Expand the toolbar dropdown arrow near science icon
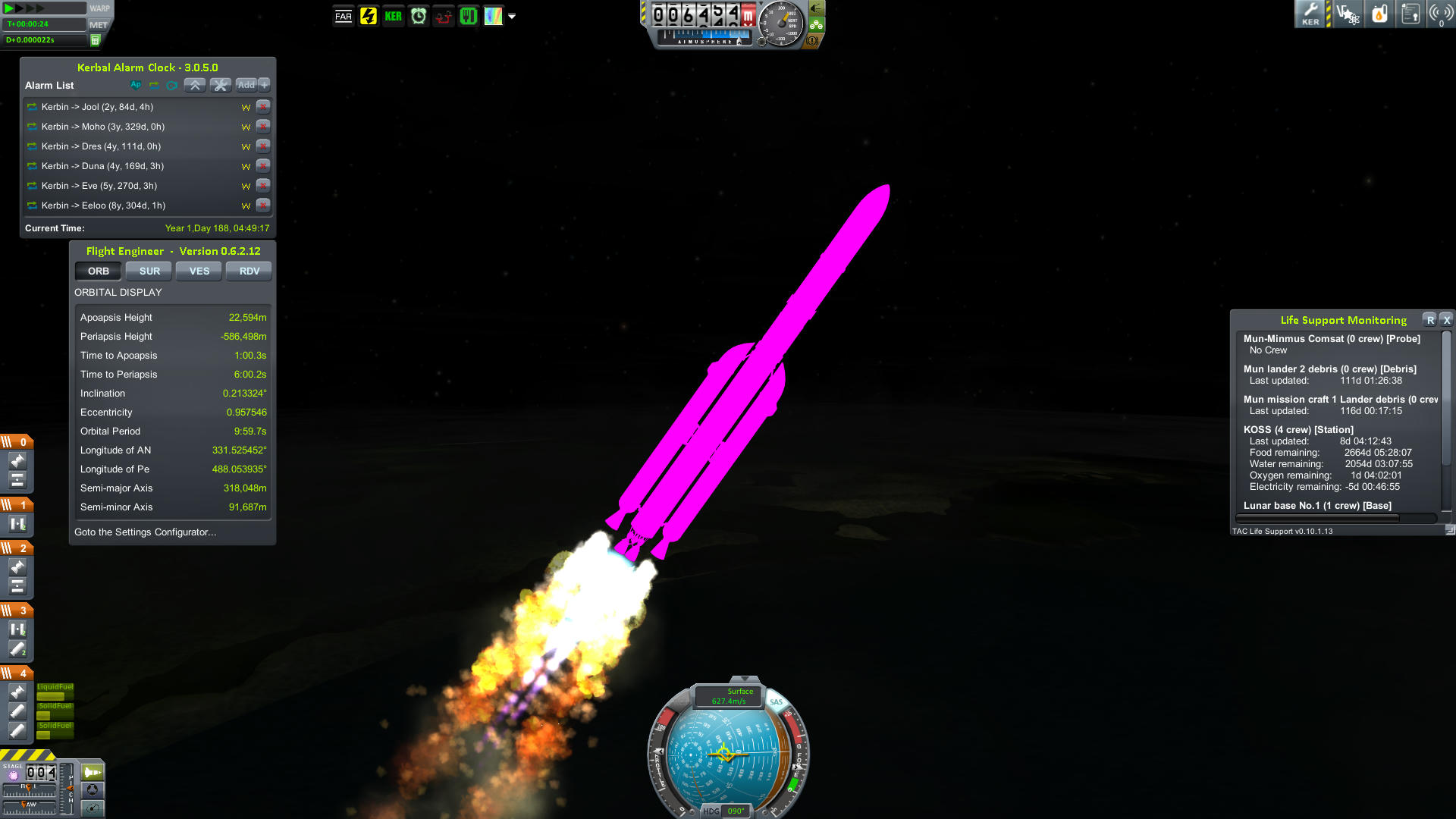 [513, 16]
